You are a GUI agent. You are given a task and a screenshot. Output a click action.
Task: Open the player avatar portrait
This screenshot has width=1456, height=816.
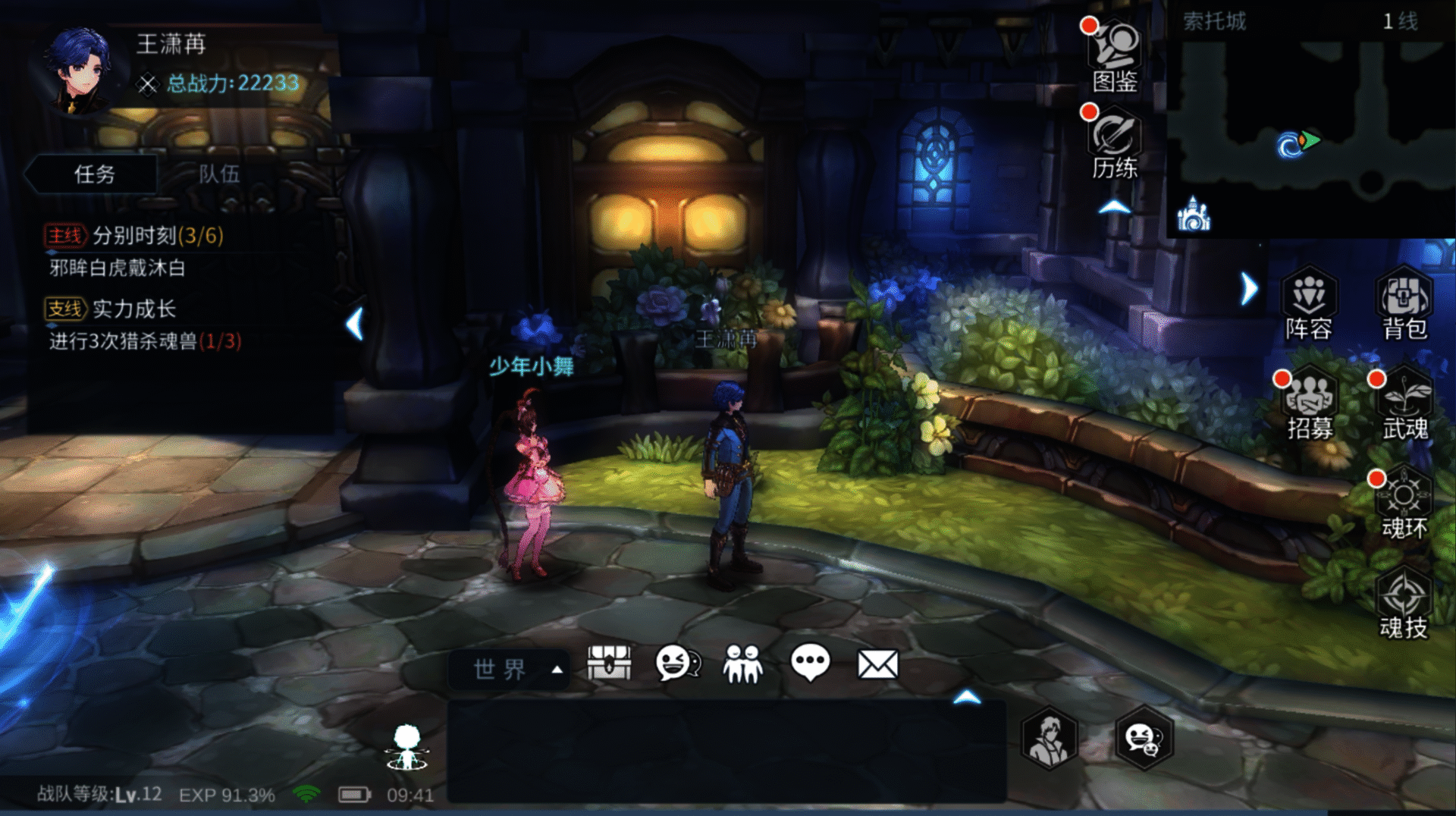point(80,70)
